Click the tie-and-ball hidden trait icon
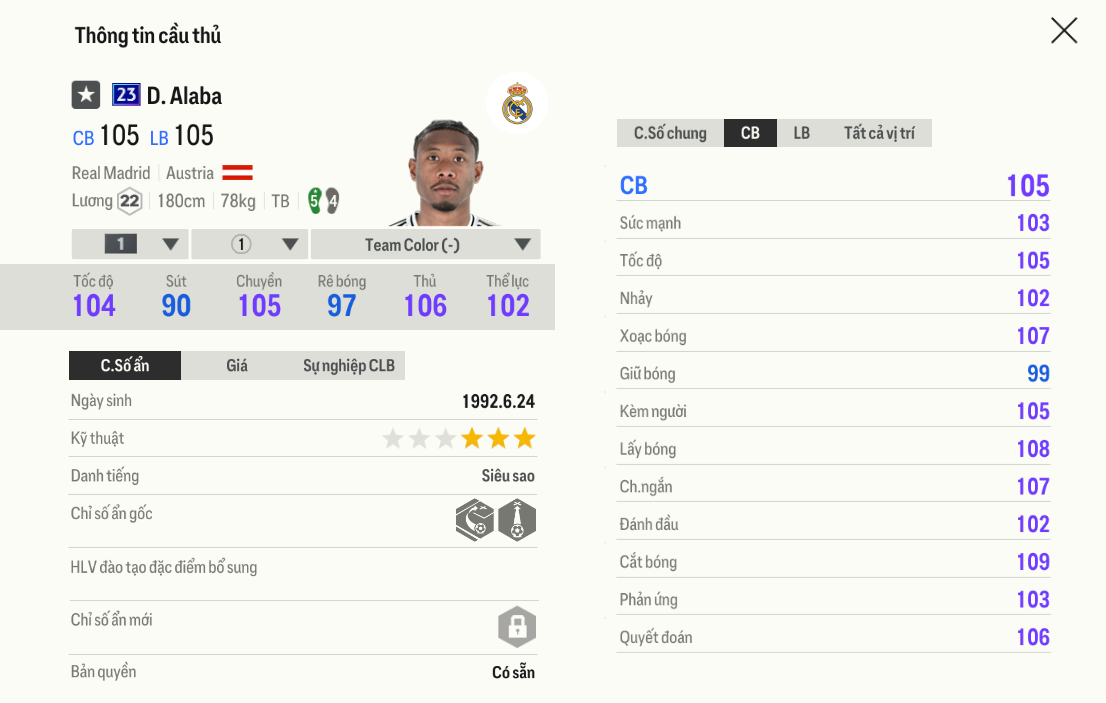The image size is (1106, 703). (517, 520)
